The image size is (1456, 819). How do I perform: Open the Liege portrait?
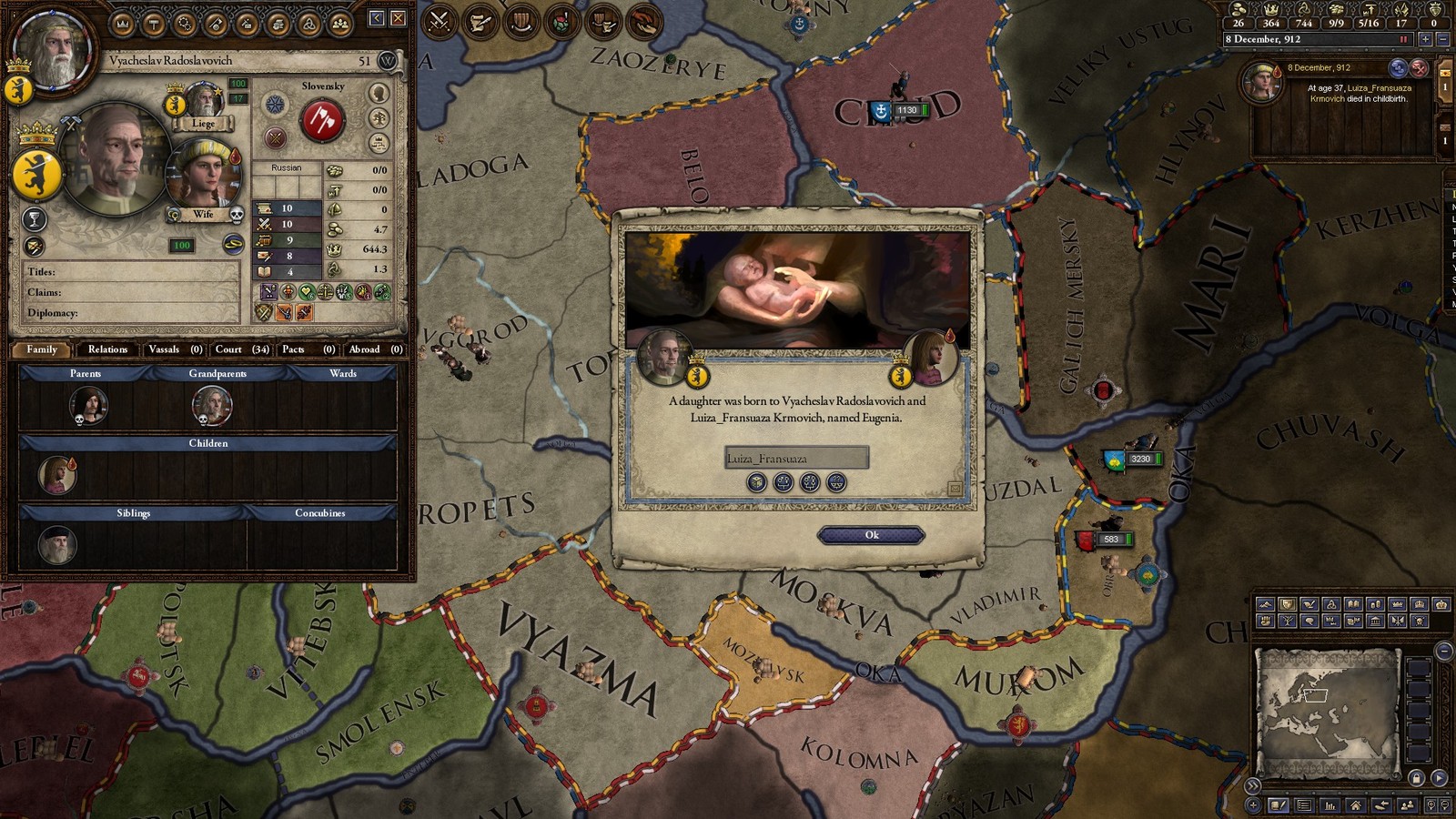(205, 100)
